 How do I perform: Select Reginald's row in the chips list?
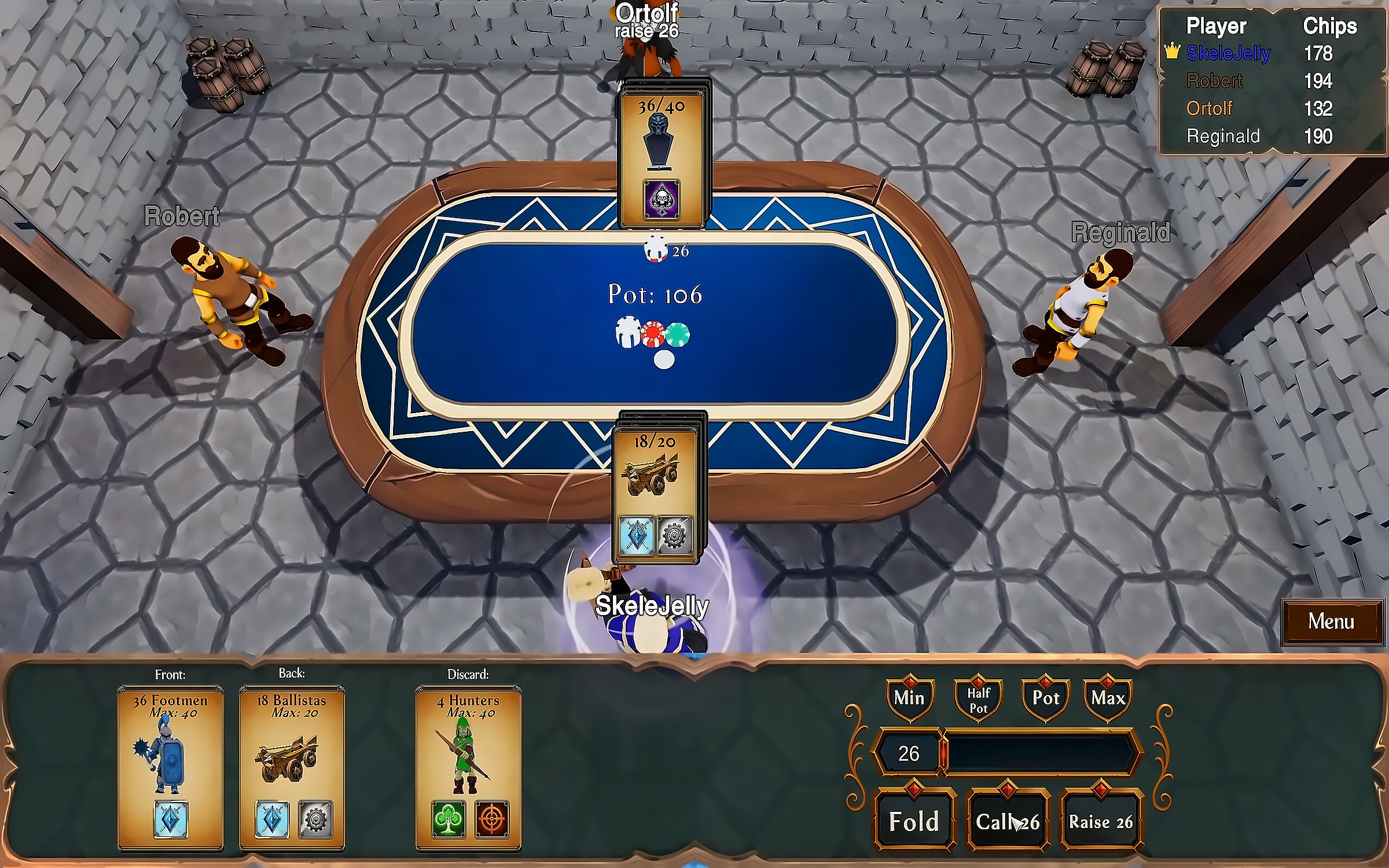pos(1259,137)
